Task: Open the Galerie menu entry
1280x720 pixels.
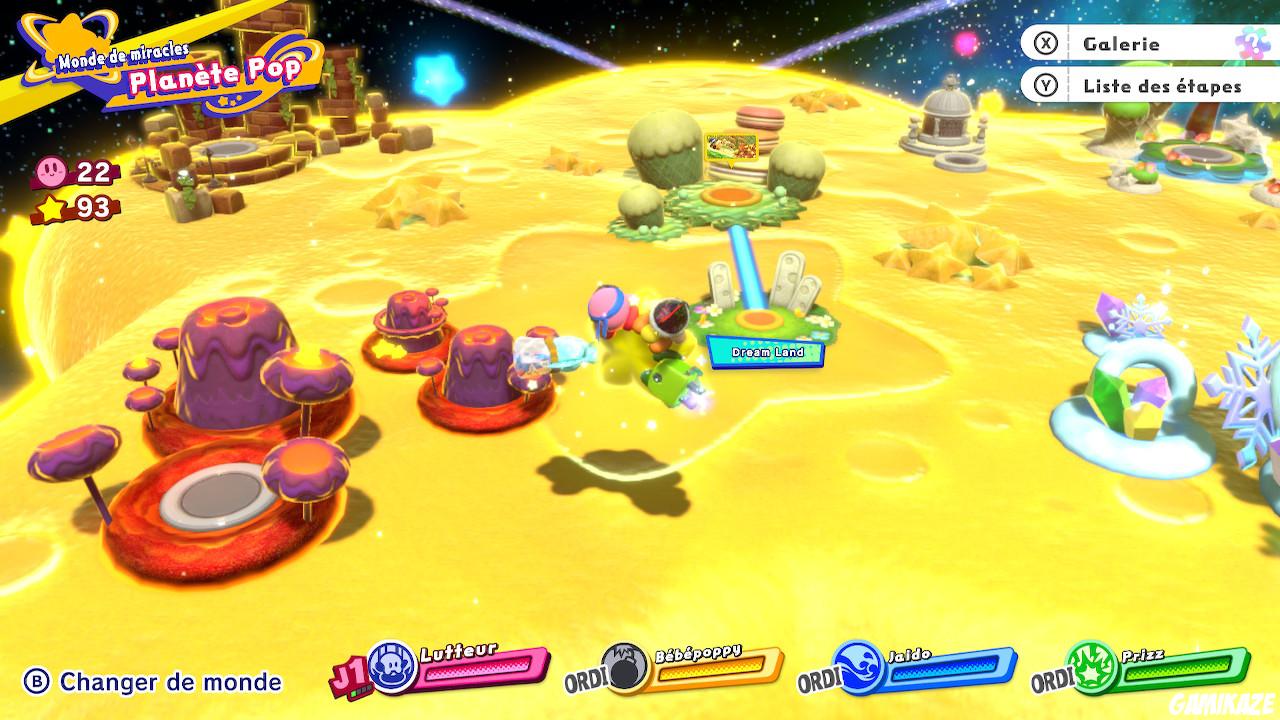Action: (x=1120, y=44)
